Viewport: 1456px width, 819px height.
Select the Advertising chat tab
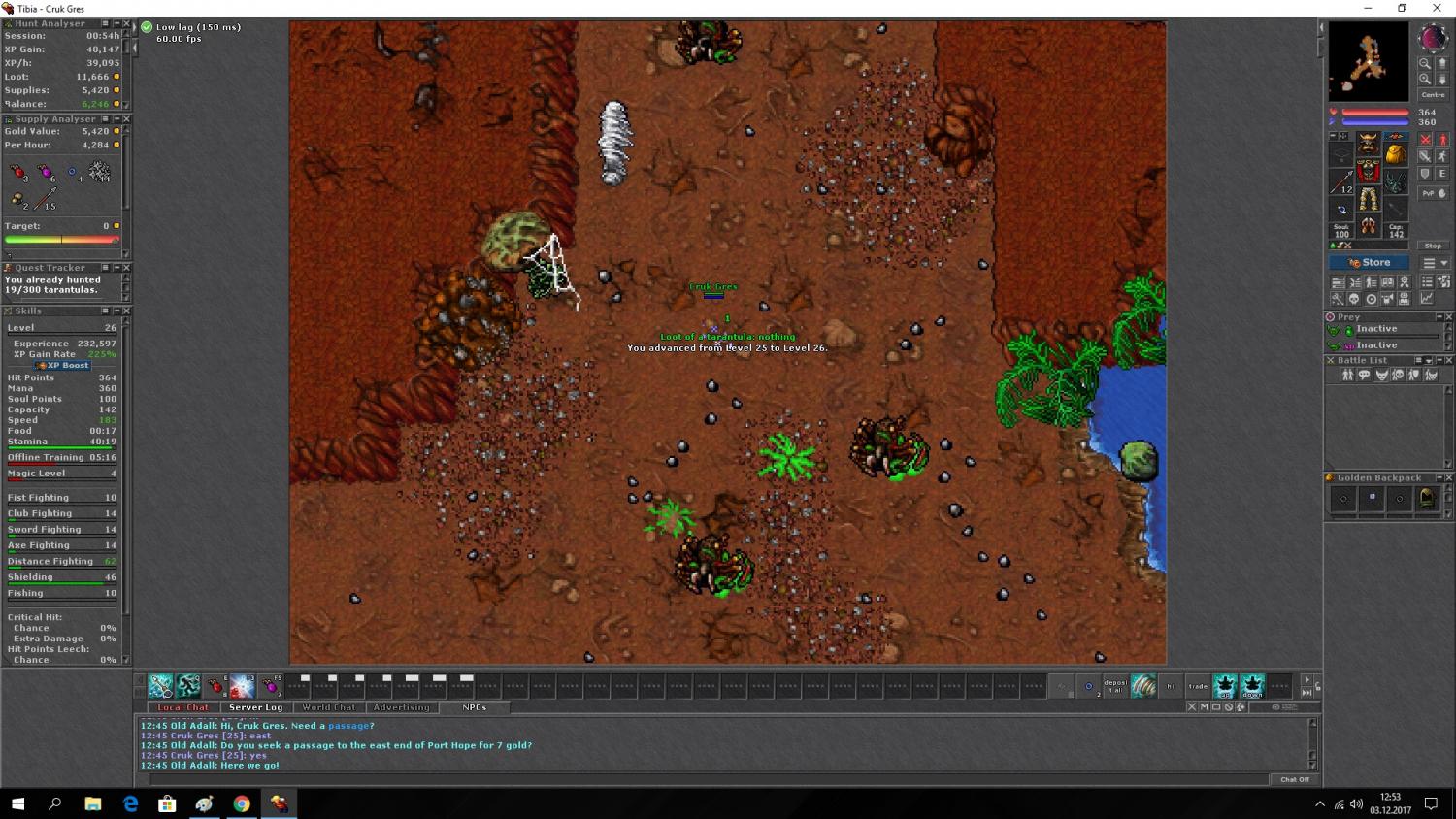[x=401, y=707]
